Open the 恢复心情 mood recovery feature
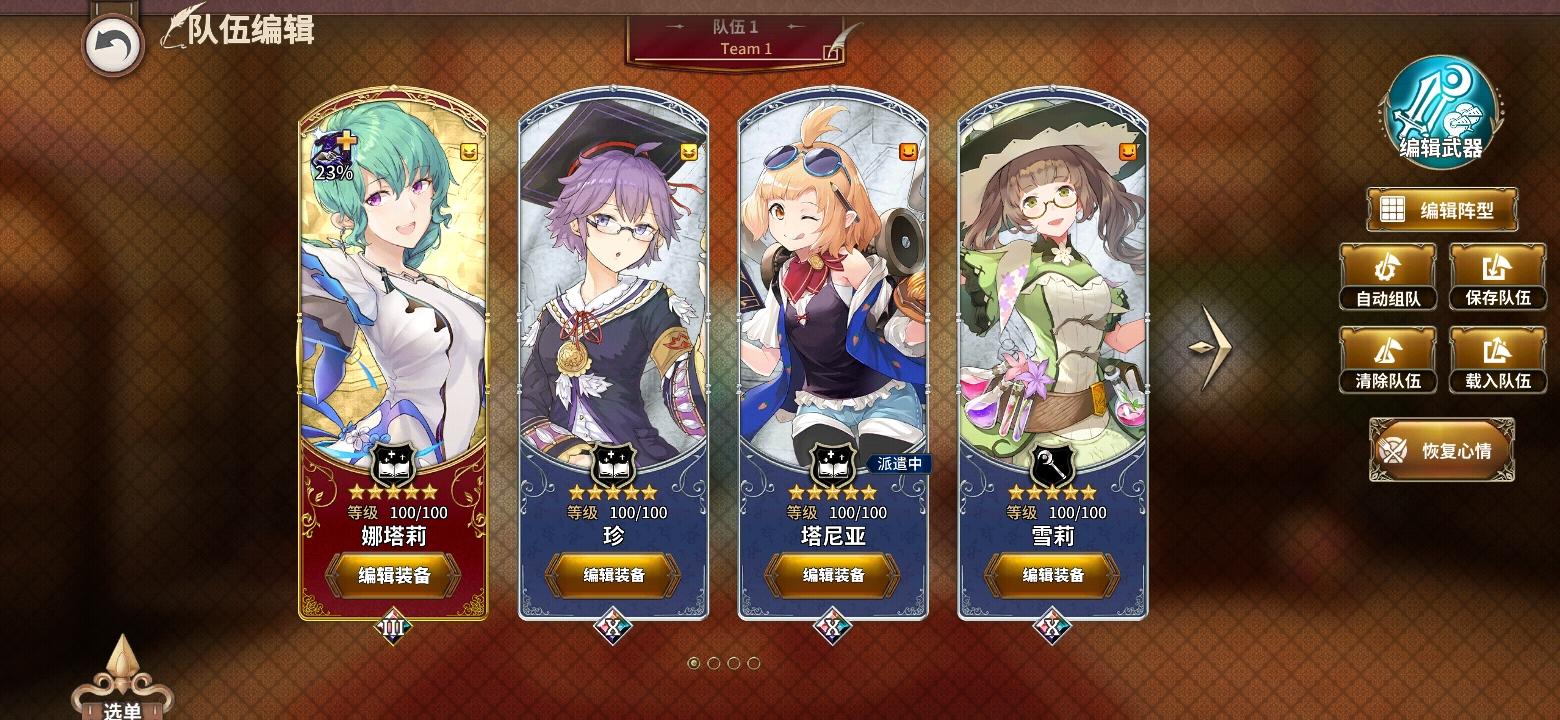 [1441, 450]
